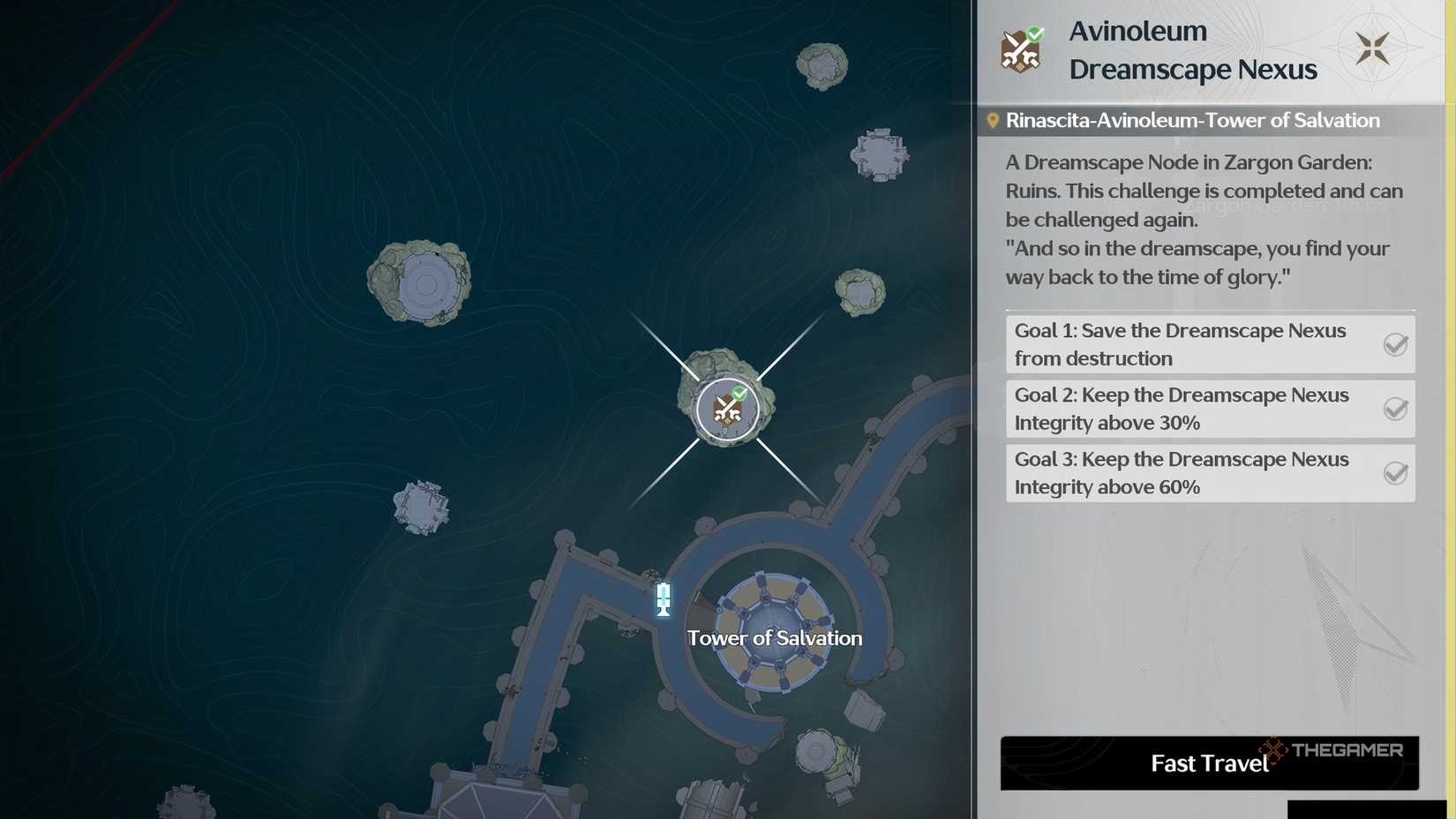Viewport: 1456px width, 819px height.
Task: Click the compass star icon to close the panel
Action: click(x=1373, y=49)
